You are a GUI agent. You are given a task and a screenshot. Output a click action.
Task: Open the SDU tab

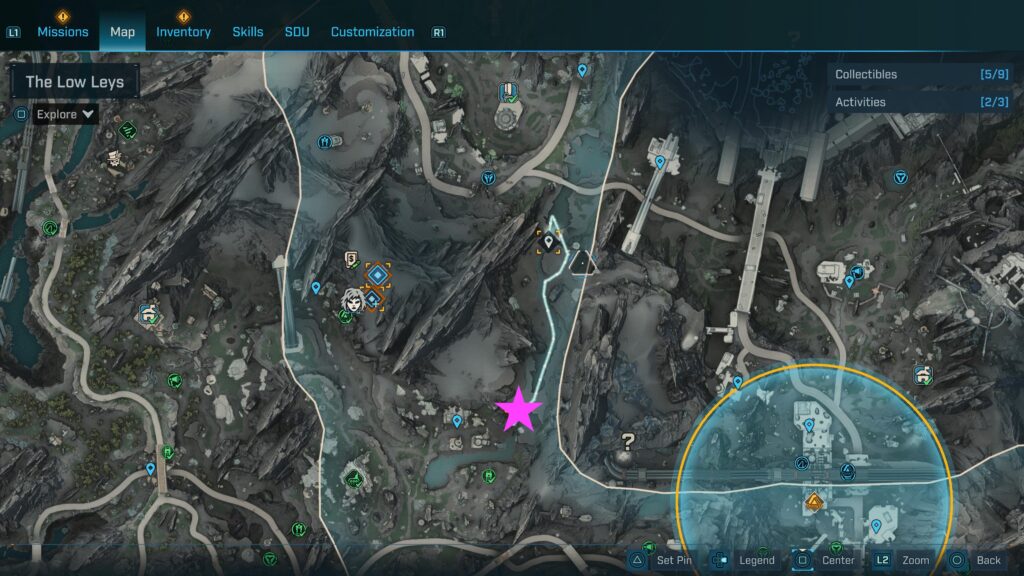pyautogui.click(x=297, y=32)
